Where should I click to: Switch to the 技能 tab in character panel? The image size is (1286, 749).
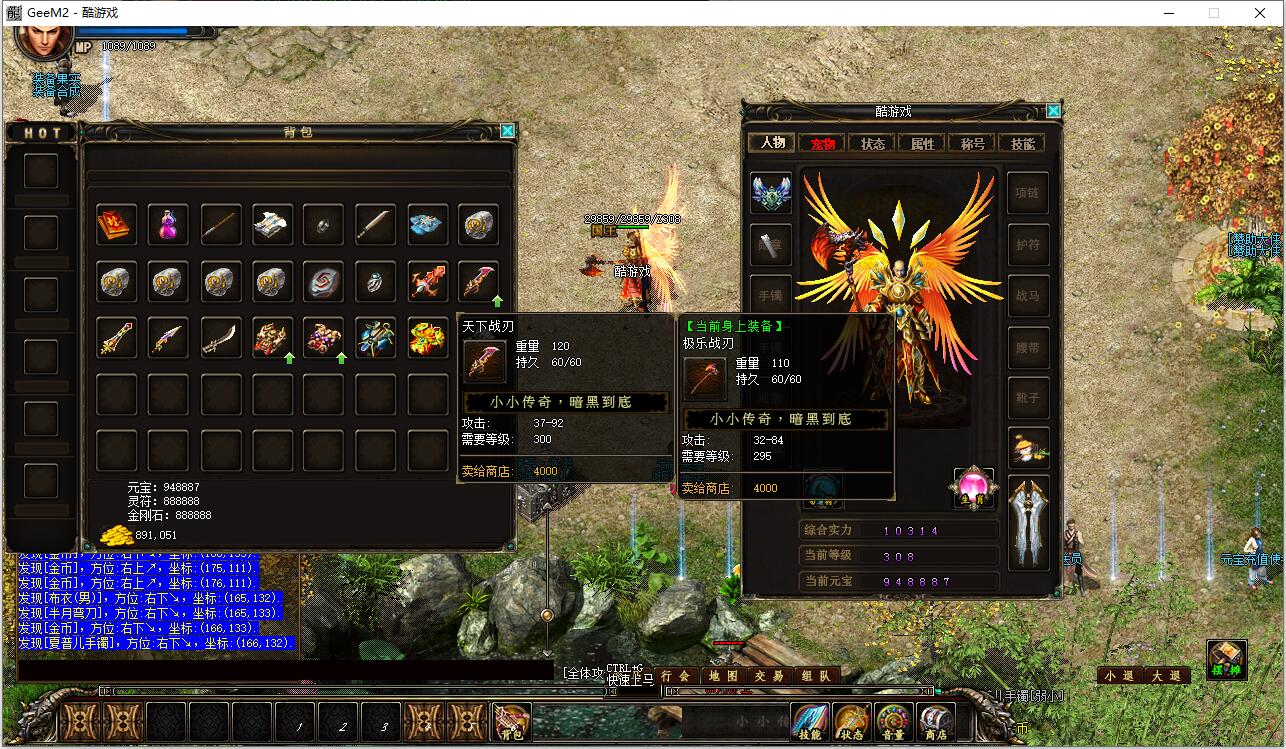click(1022, 144)
